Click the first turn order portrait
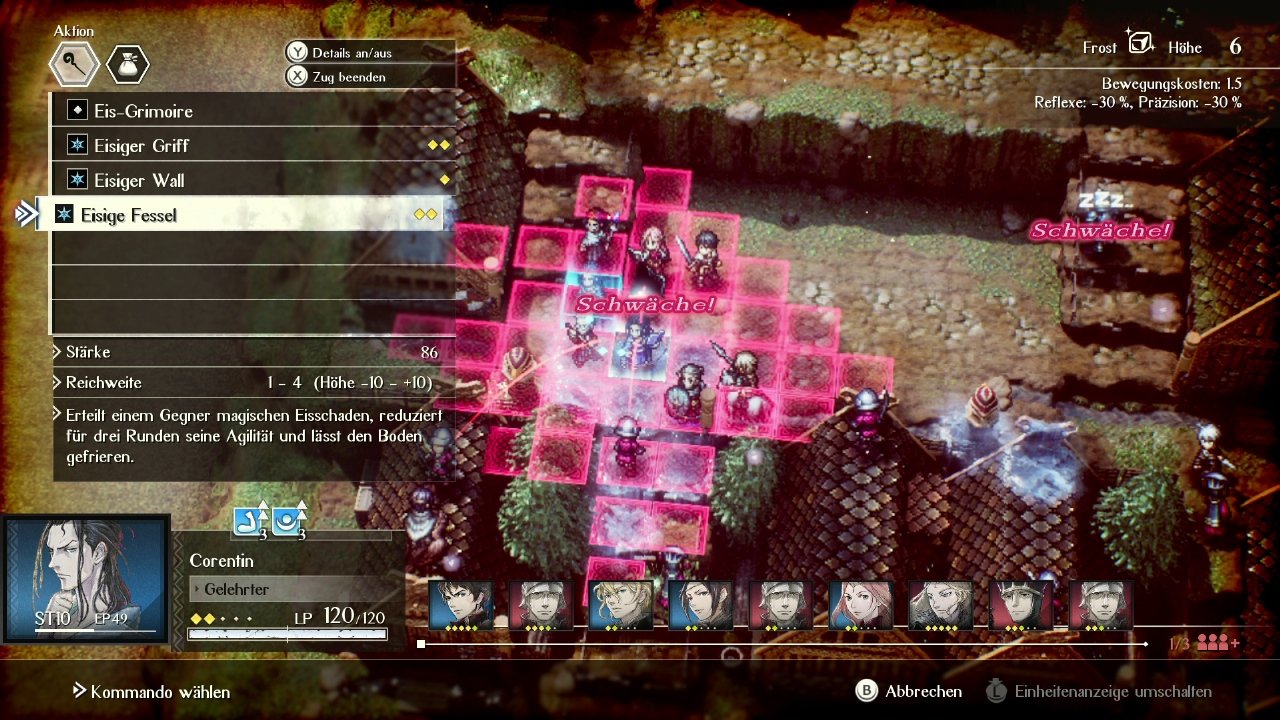1280x720 pixels. [x=461, y=606]
